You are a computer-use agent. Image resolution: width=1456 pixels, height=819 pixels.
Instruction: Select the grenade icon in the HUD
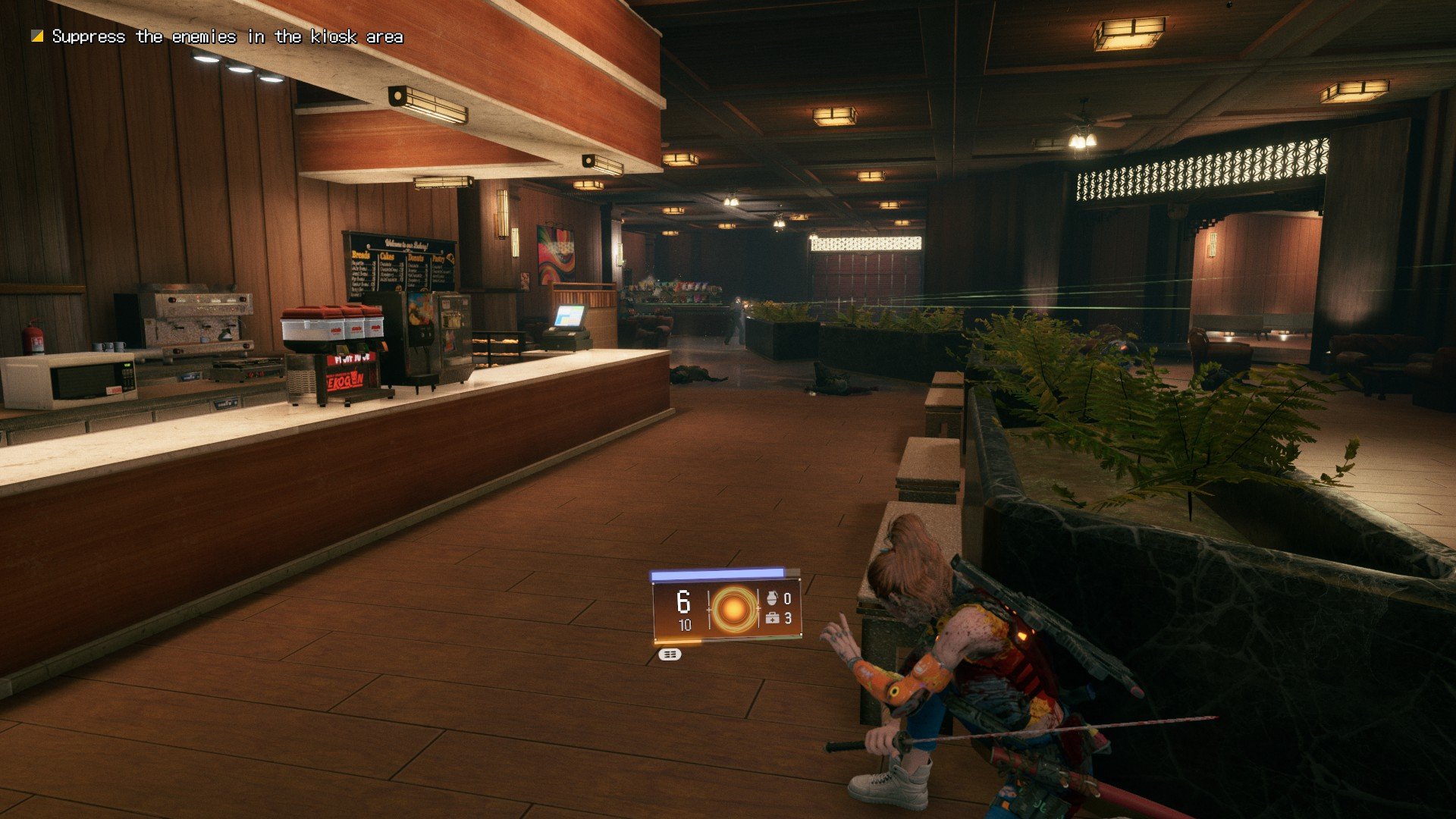[x=773, y=598]
